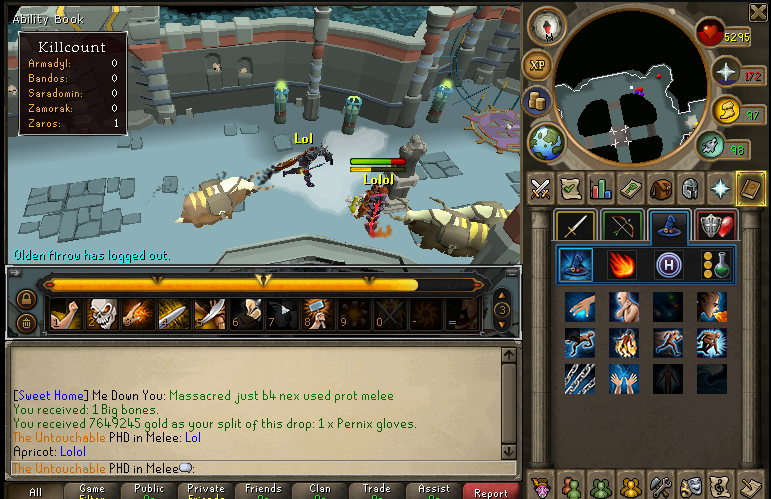Viewport: 771px width, 499px height.
Task: Switch chat to the Clan tab
Action: pyautogui.click(x=320, y=491)
